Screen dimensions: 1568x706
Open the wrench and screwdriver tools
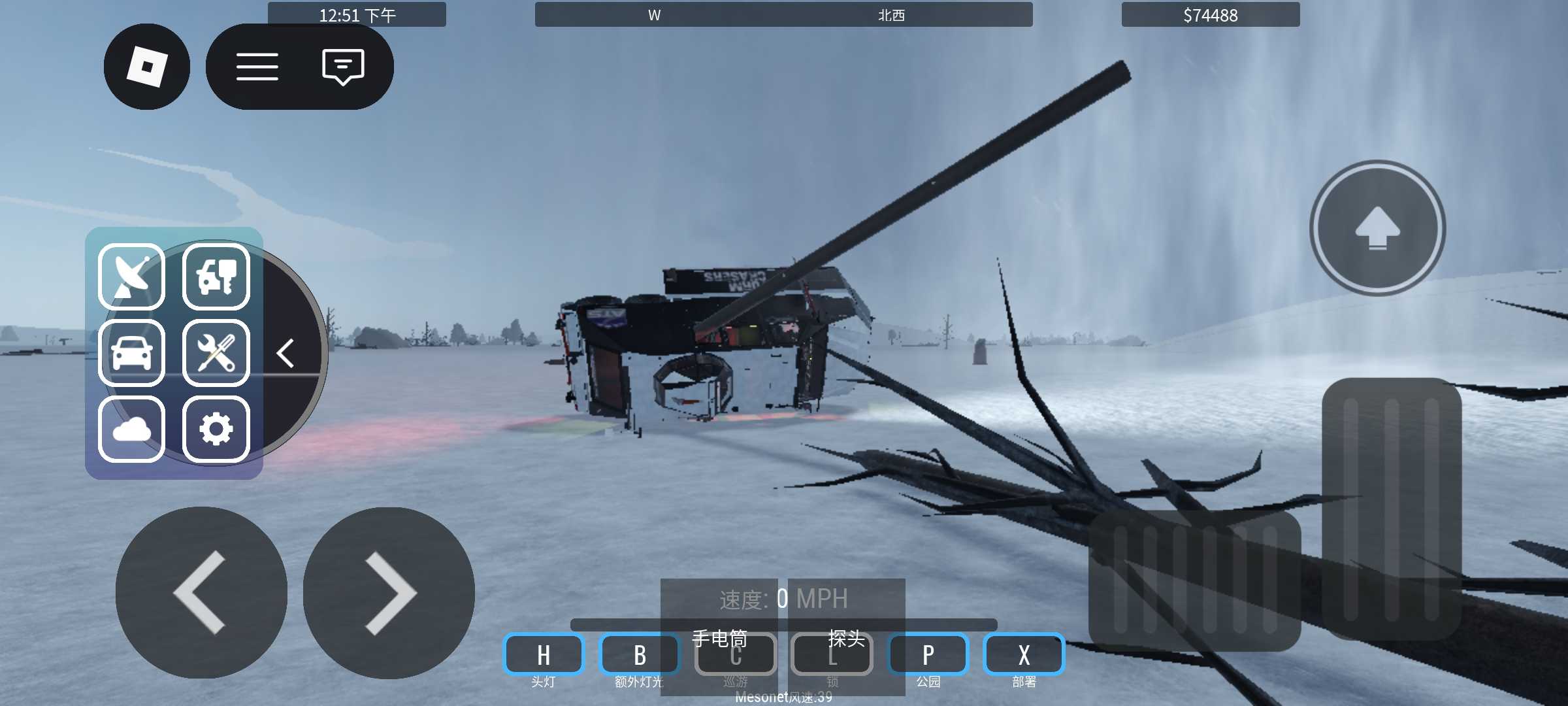[216, 353]
